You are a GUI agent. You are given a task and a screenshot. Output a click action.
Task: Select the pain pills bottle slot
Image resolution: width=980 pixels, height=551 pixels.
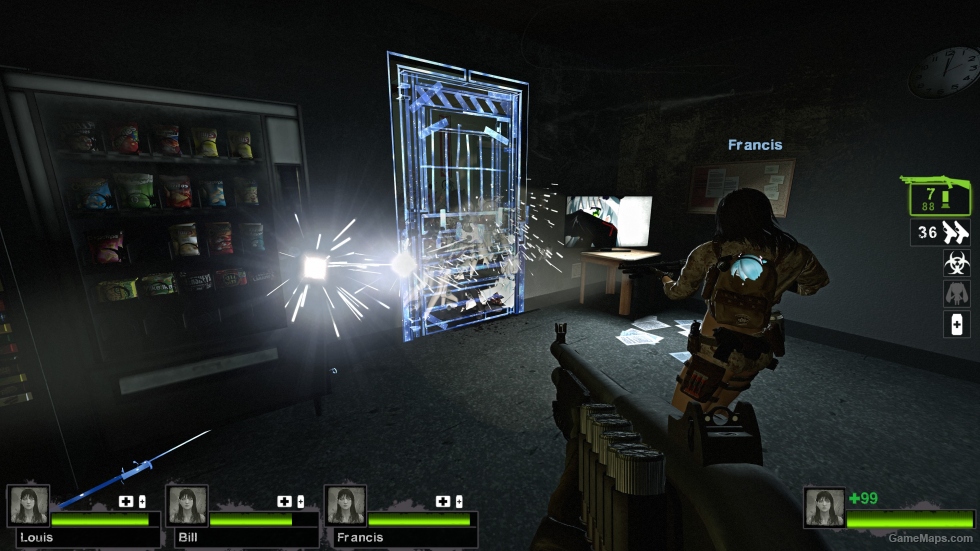(956, 324)
